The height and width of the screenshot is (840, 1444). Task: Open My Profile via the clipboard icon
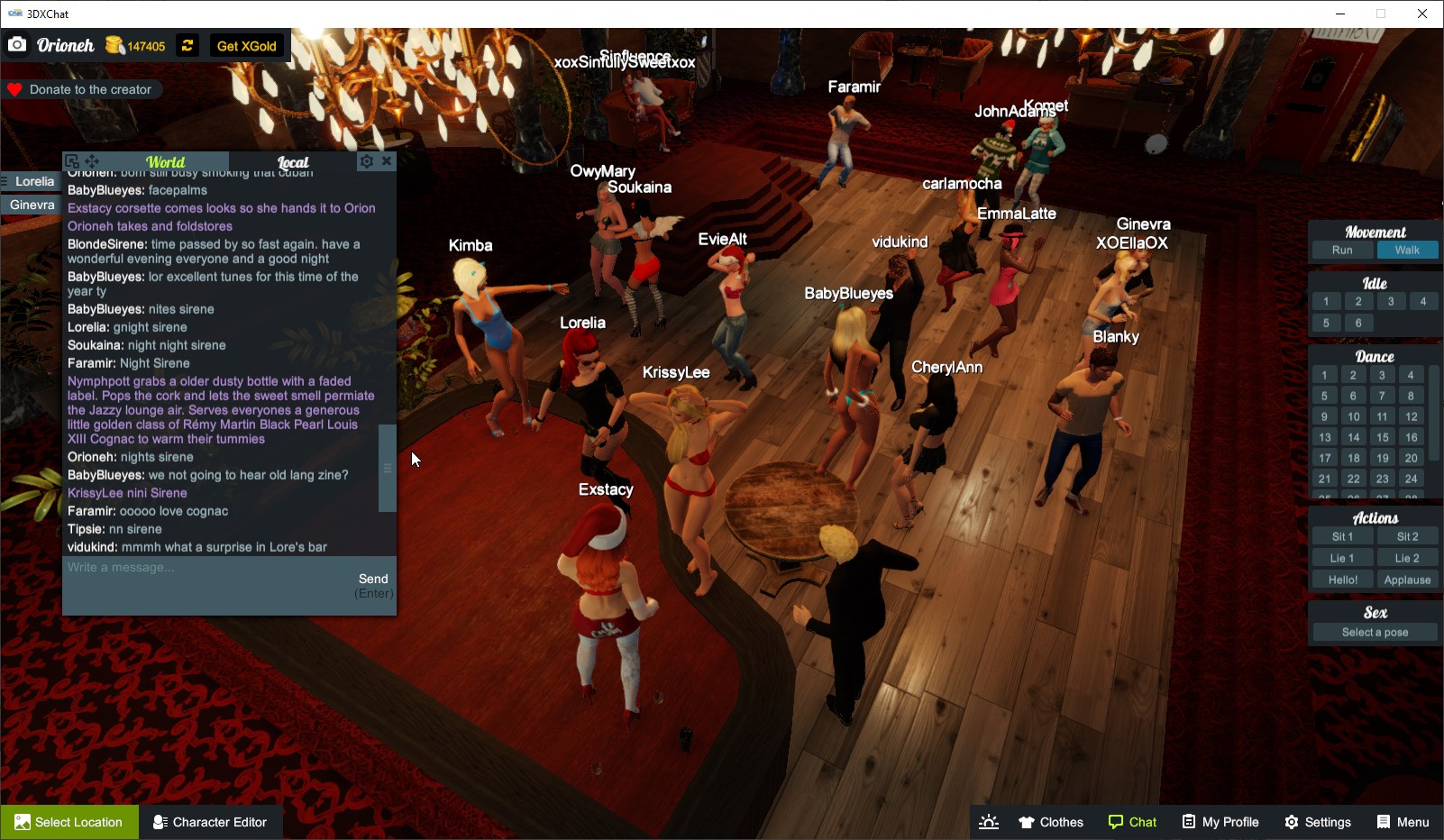pyautogui.click(x=1189, y=821)
